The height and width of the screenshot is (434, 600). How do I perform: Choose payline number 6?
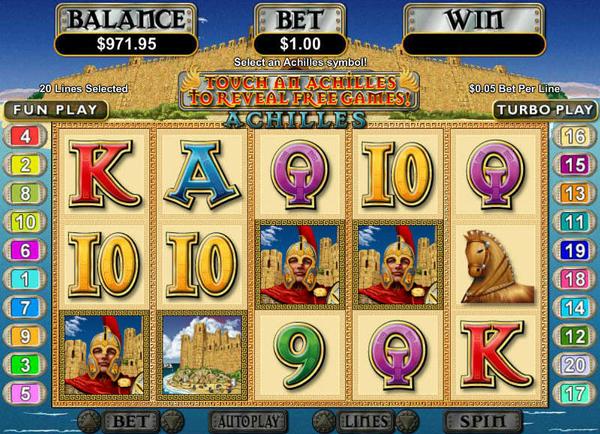pos(24,250)
